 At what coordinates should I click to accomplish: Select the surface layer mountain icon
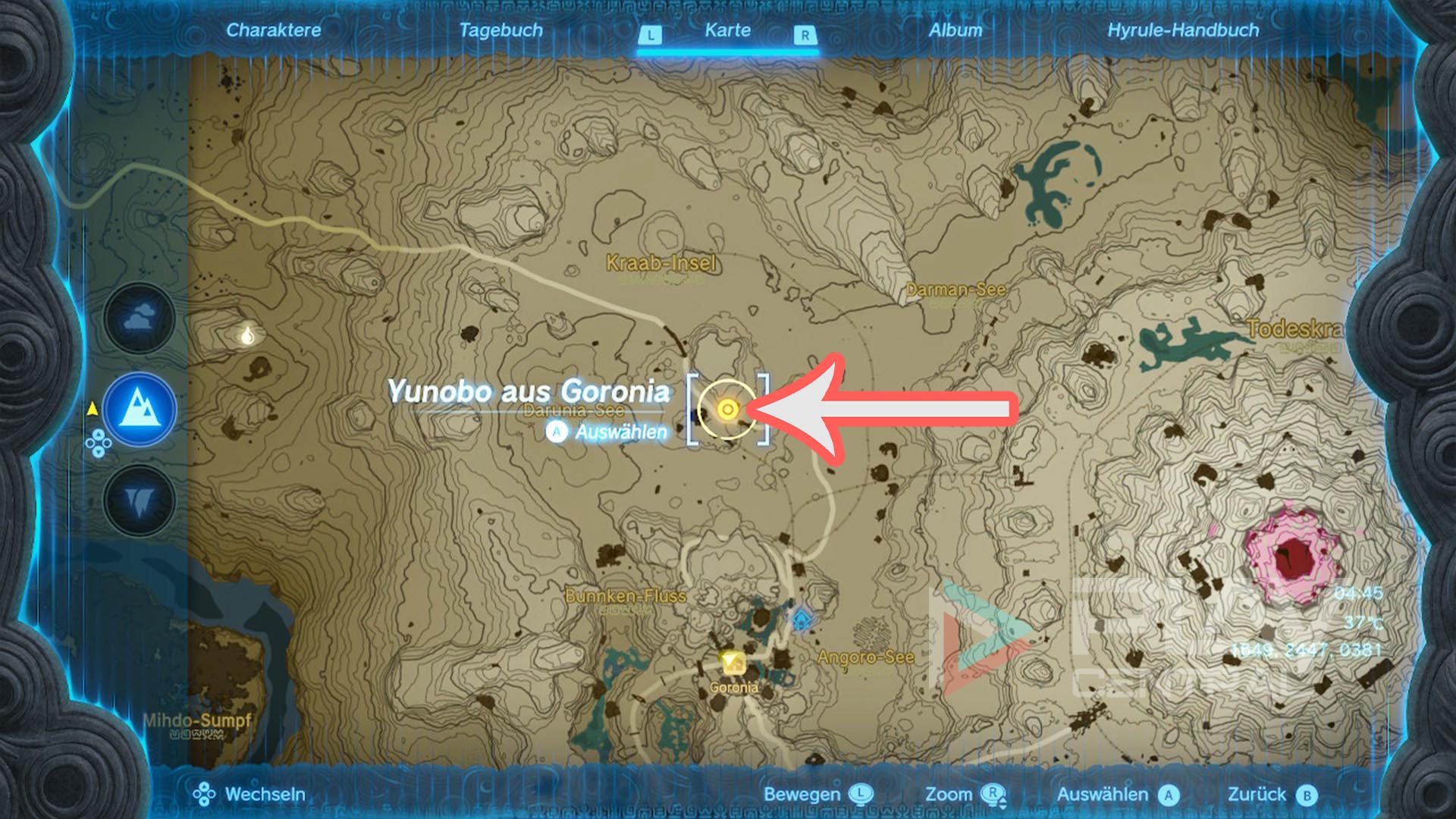click(x=138, y=408)
